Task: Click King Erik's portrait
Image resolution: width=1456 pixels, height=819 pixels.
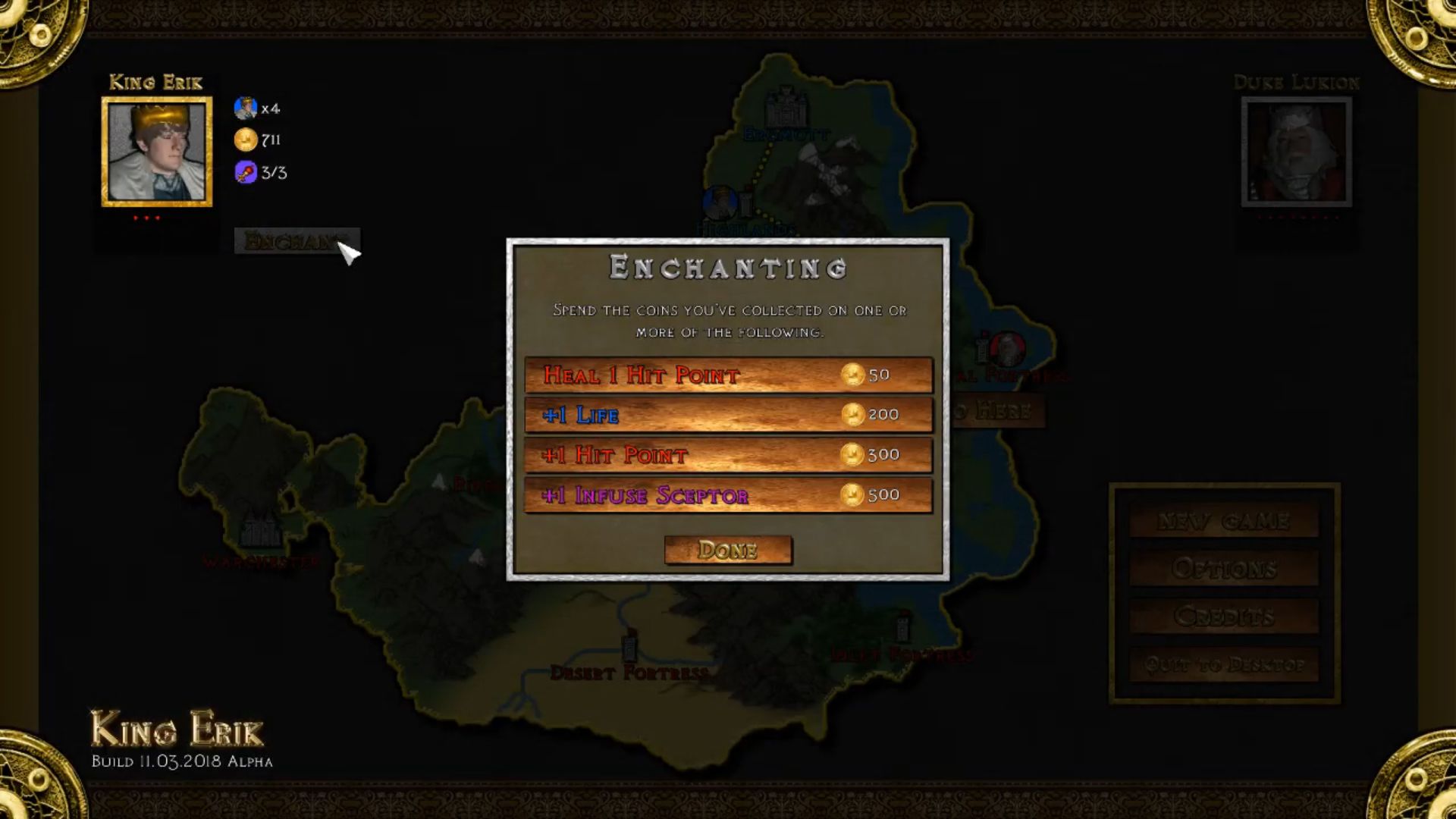Action: pos(157,152)
